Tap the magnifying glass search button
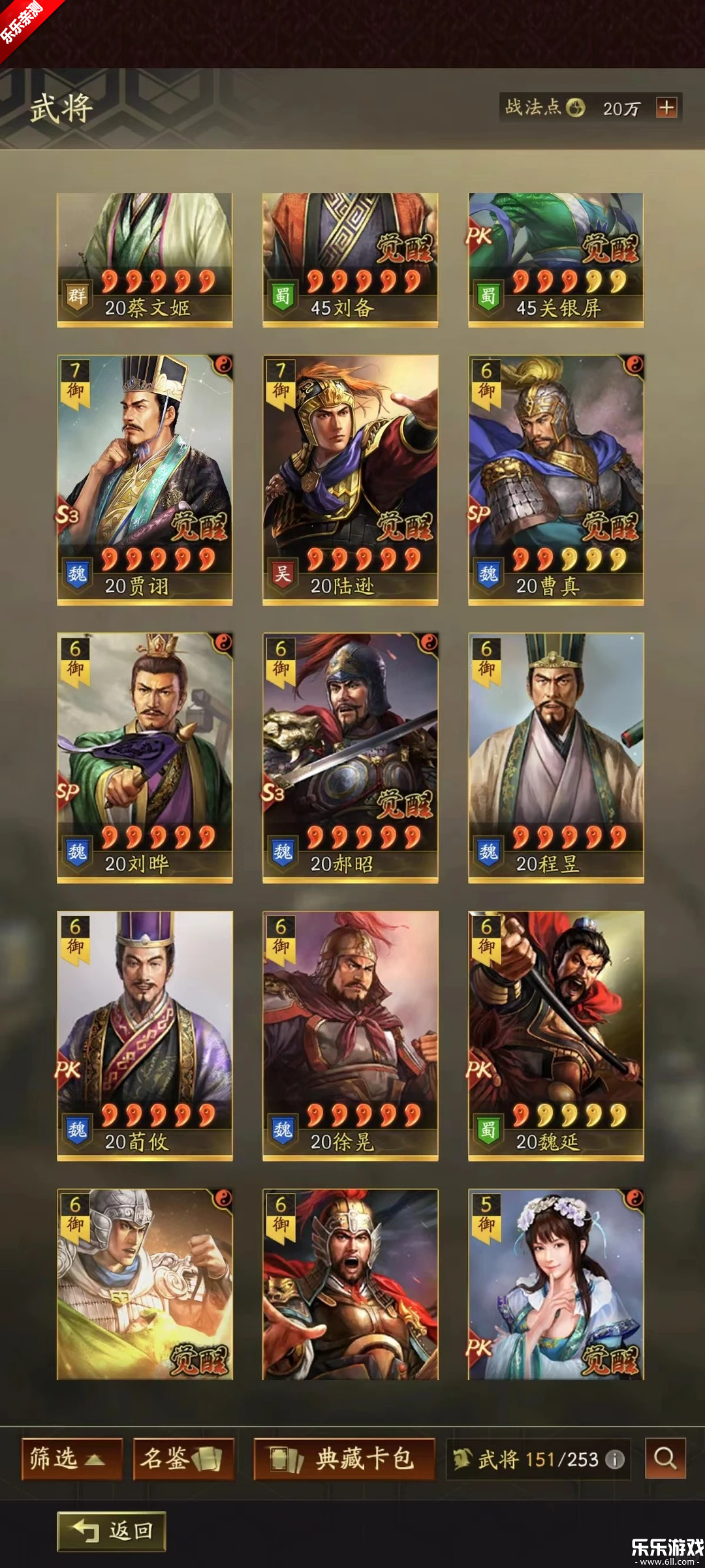705x1568 pixels. click(665, 1458)
